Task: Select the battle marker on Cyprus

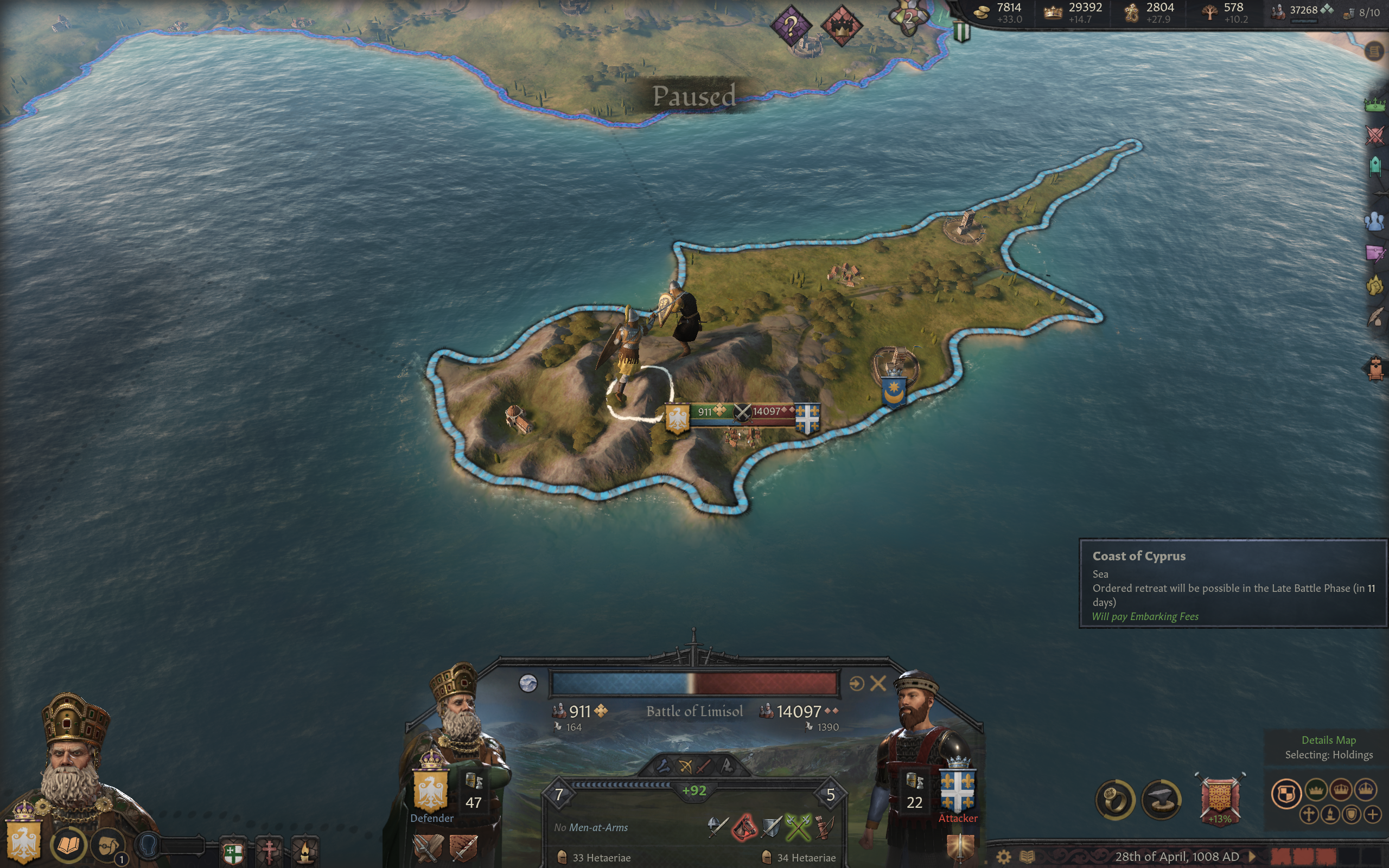Action: 742,412
